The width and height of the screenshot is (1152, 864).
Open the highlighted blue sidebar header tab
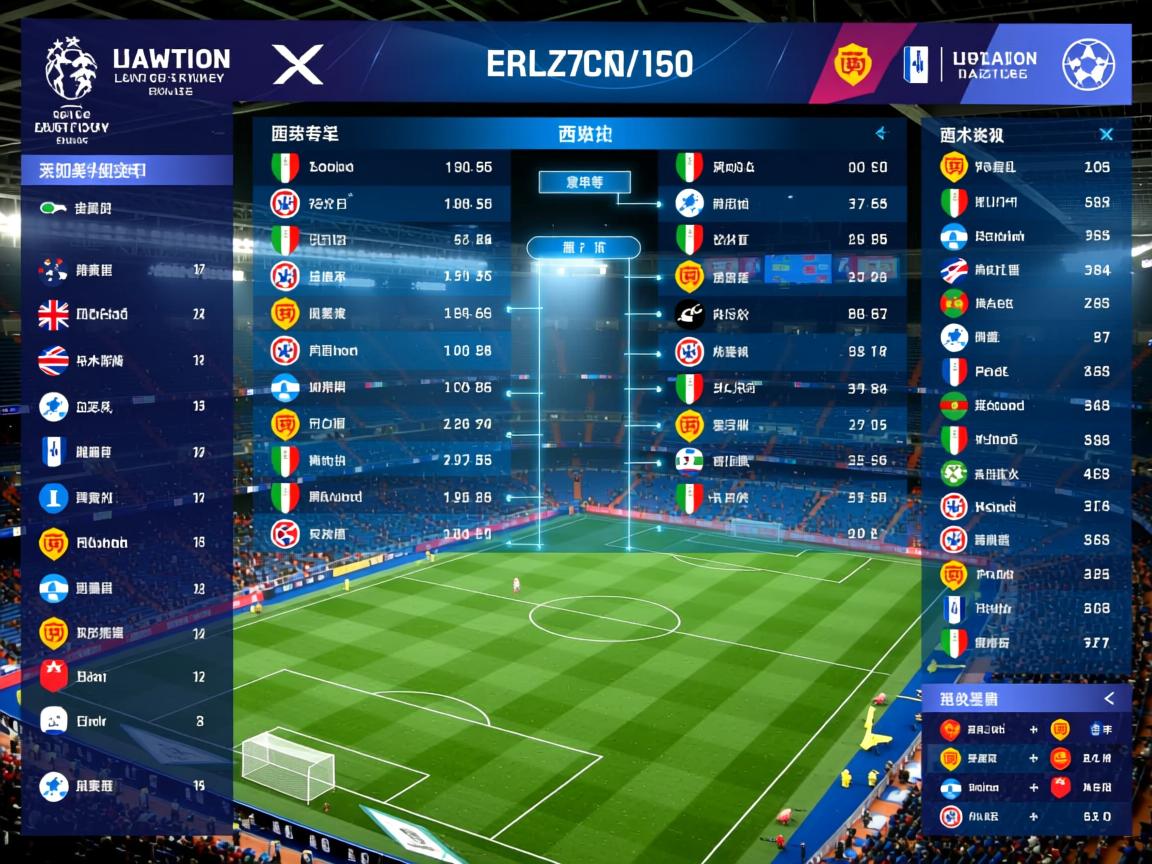[127, 171]
